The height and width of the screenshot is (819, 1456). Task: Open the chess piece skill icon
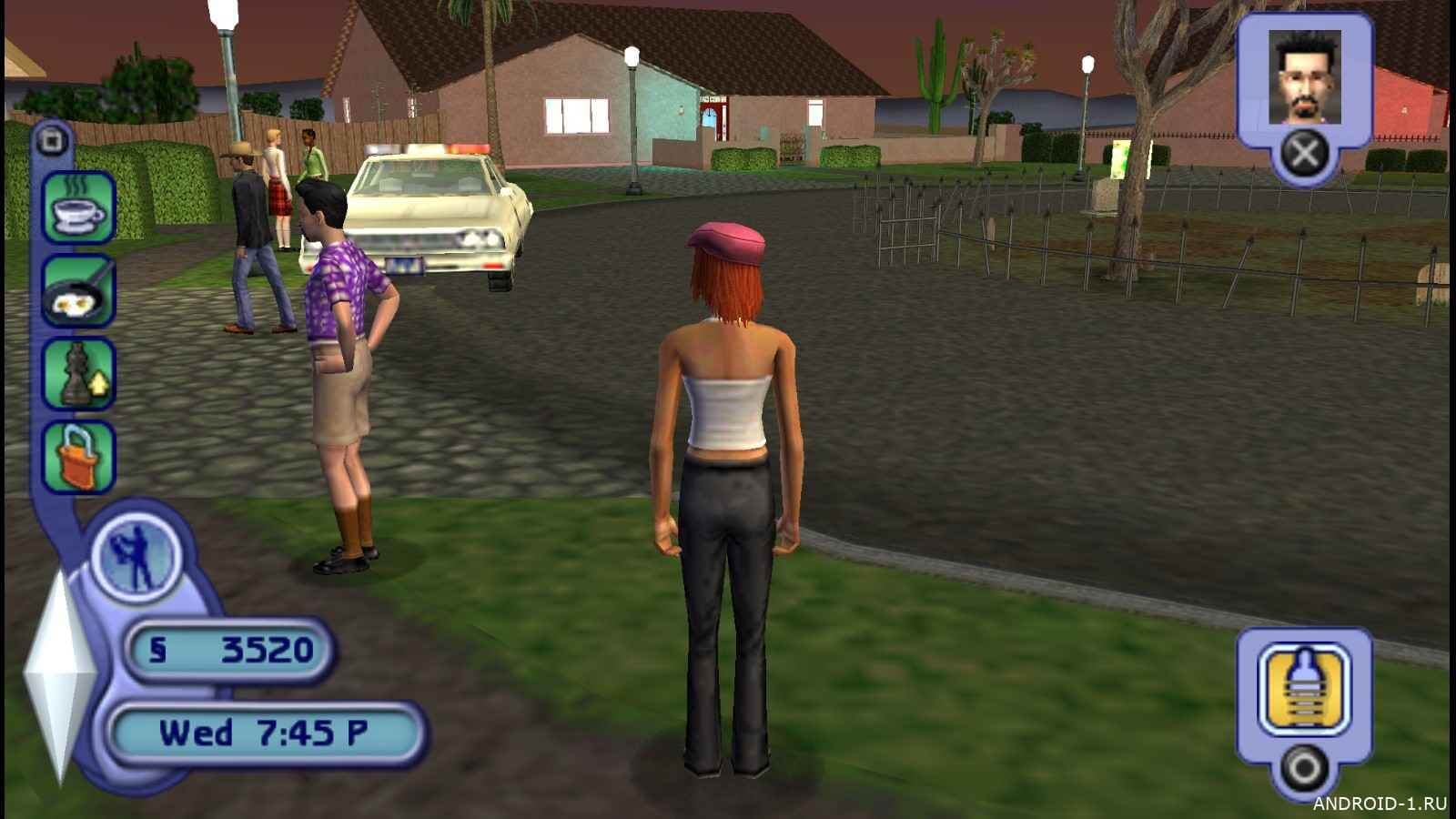[79, 373]
